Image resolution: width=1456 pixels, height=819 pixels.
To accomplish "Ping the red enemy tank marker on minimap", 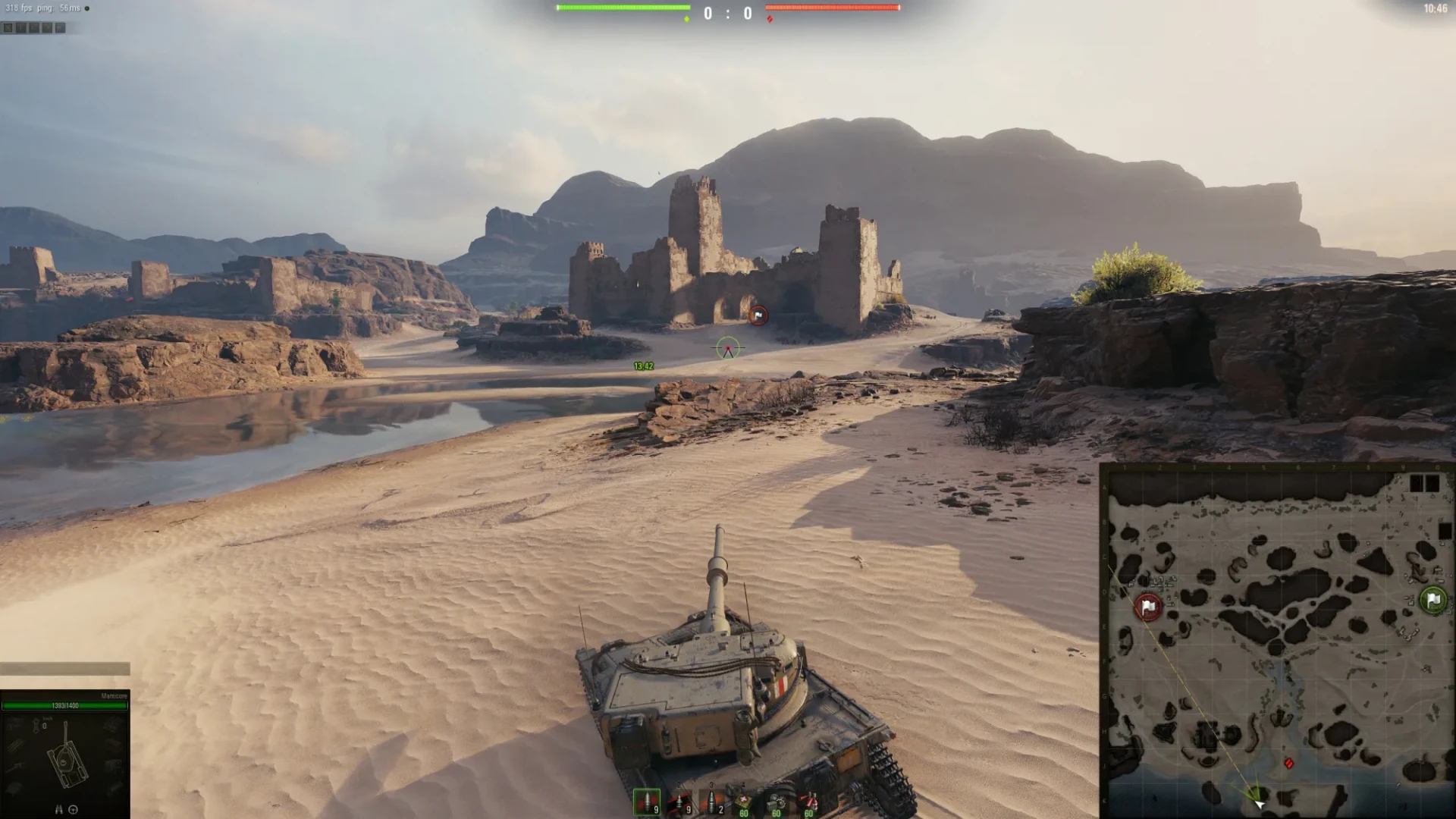I will click(x=1288, y=763).
